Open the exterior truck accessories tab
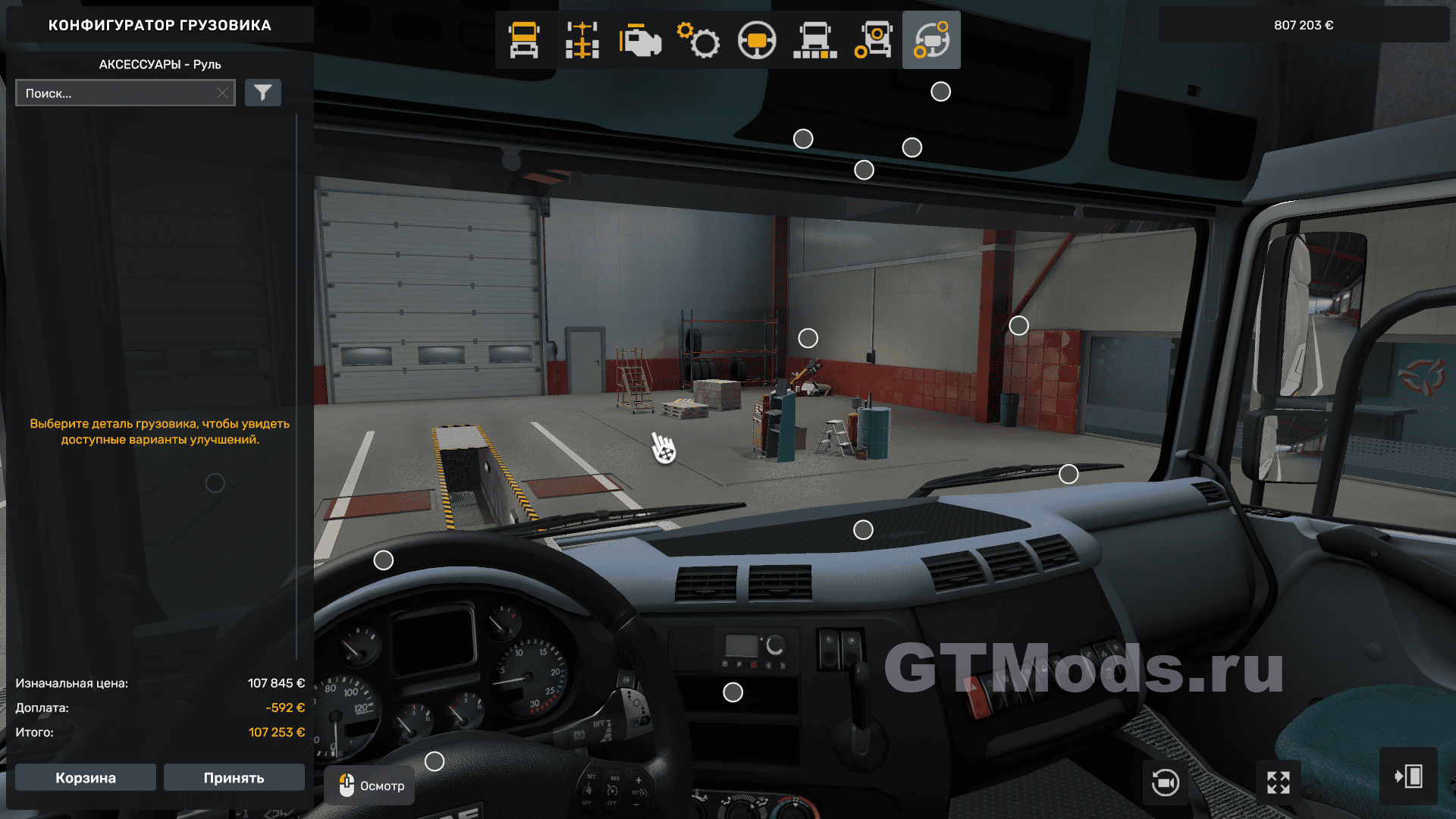This screenshot has width=1456, height=819. (874, 40)
